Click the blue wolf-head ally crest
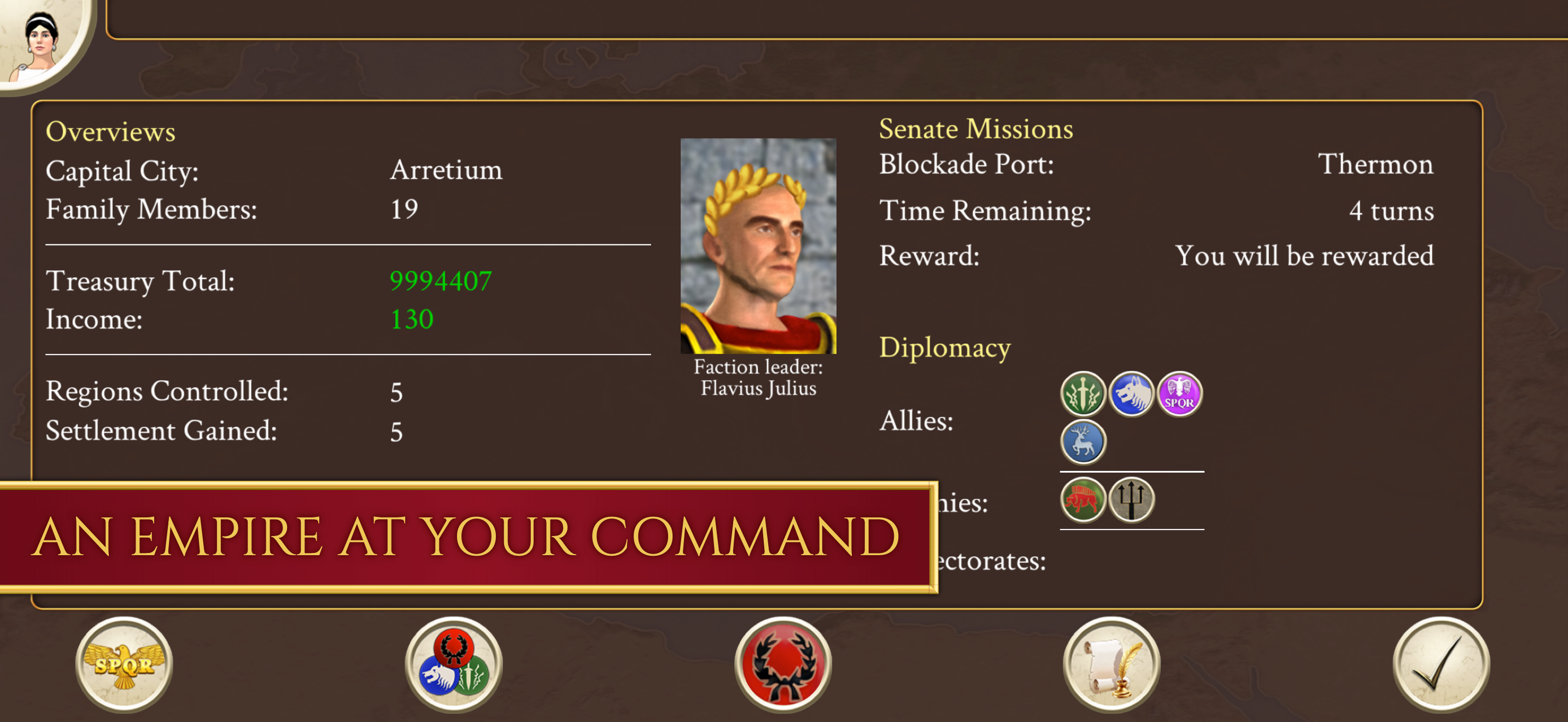 pos(1130,394)
